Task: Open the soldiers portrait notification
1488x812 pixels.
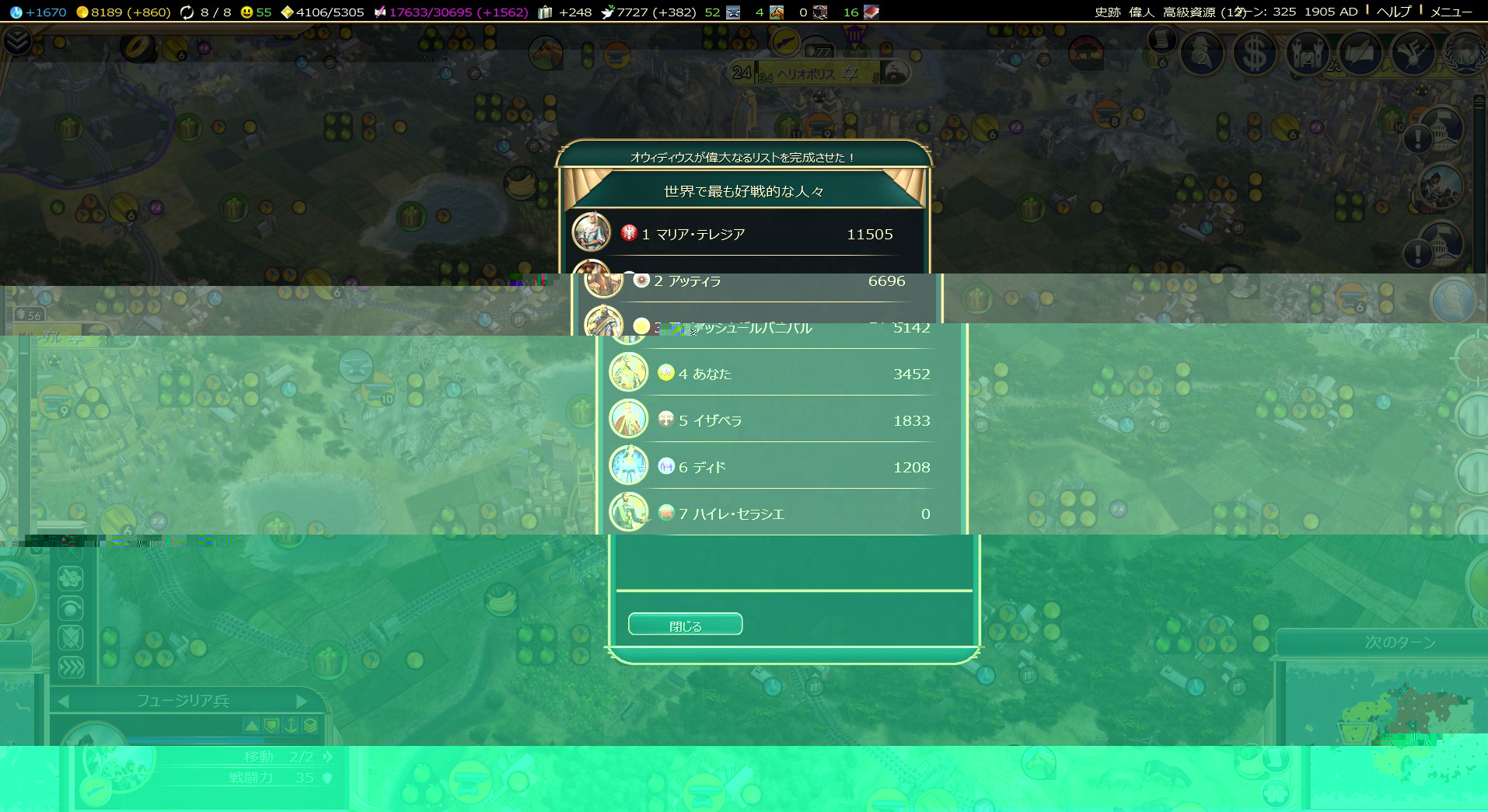Action: tap(1441, 186)
